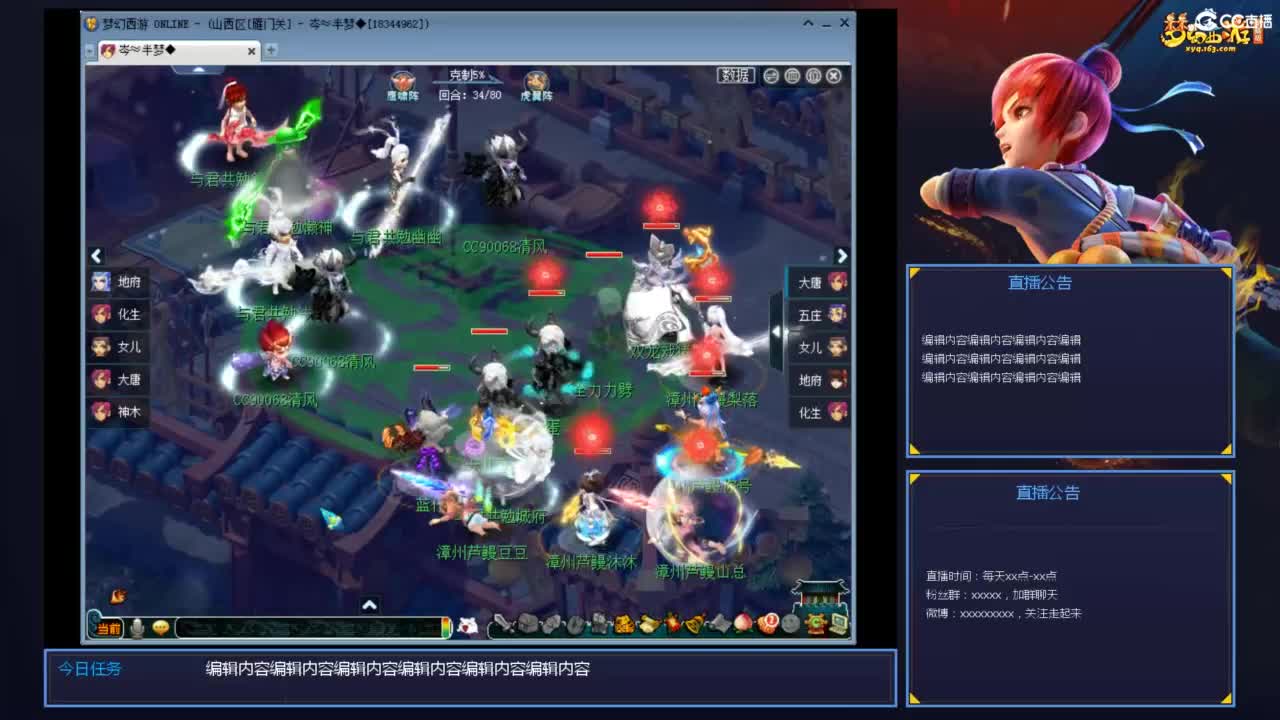Select 化生 in the right side list
This screenshot has width=1280, height=720.
coord(818,411)
